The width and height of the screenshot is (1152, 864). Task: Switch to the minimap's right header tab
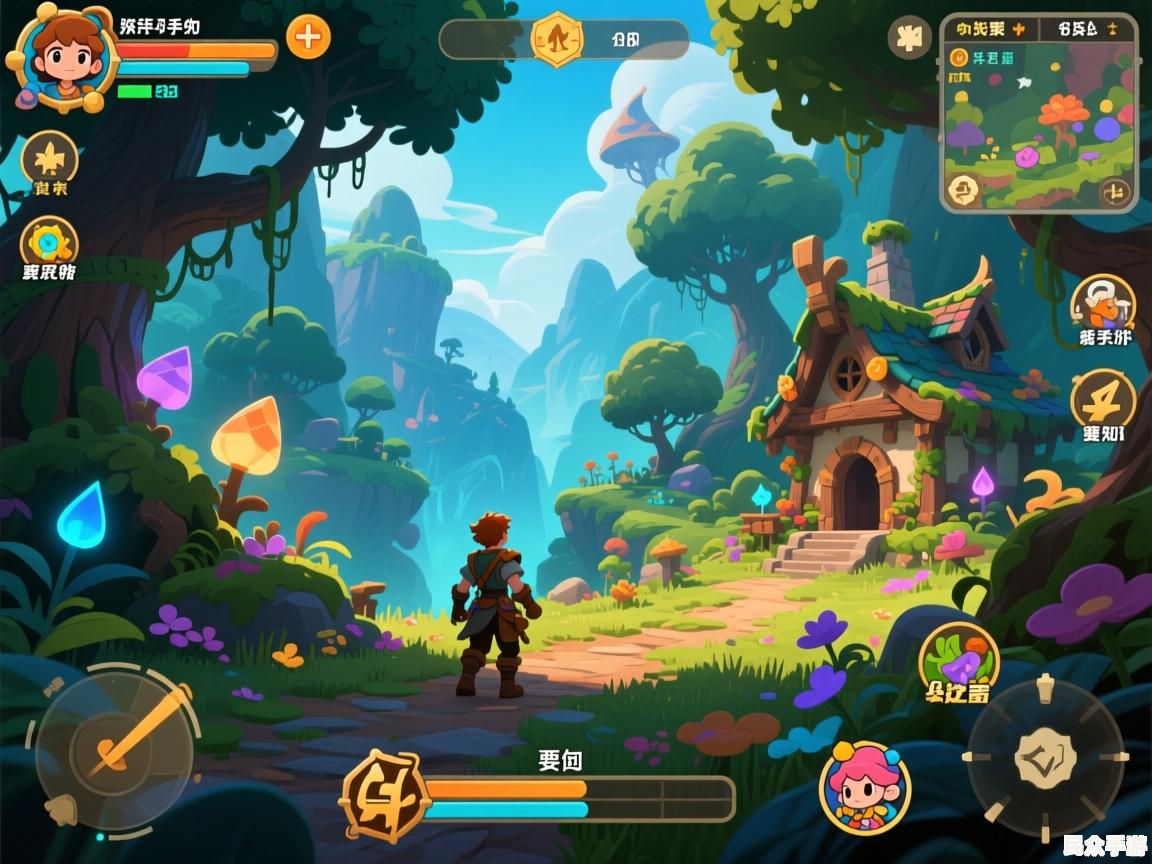1087,28
